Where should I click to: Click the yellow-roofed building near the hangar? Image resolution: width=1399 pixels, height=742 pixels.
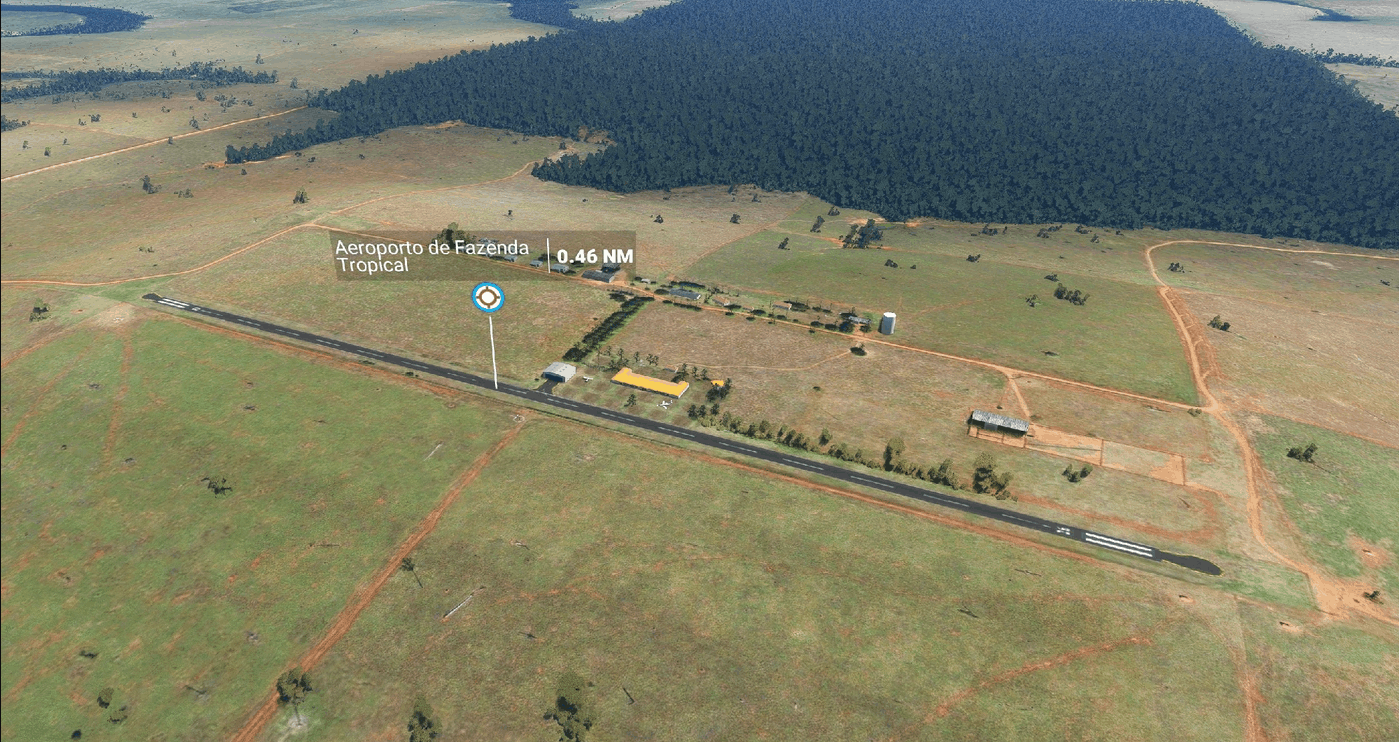coord(648,380)
